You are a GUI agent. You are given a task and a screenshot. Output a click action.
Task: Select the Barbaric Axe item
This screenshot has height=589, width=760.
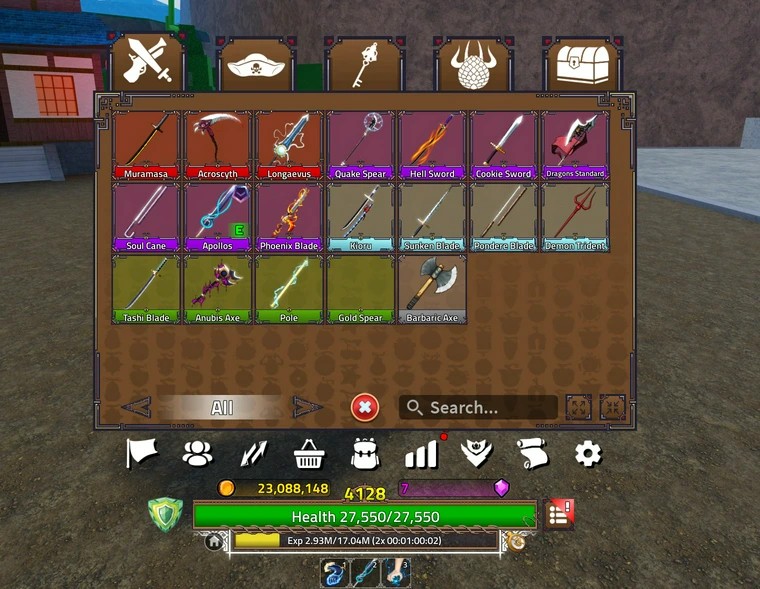tap(432, 288)
